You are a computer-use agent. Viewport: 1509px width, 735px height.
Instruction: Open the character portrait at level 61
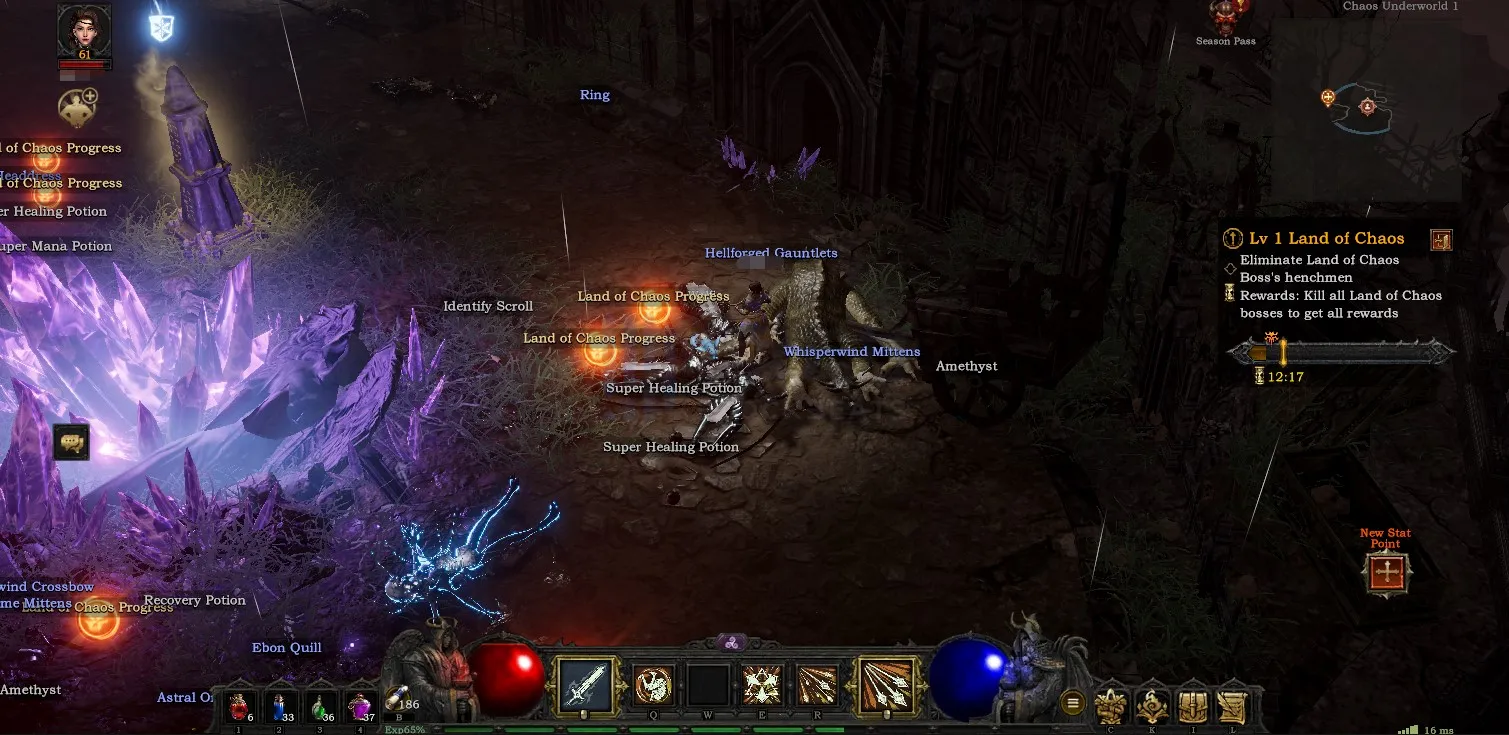click(84, 30)
